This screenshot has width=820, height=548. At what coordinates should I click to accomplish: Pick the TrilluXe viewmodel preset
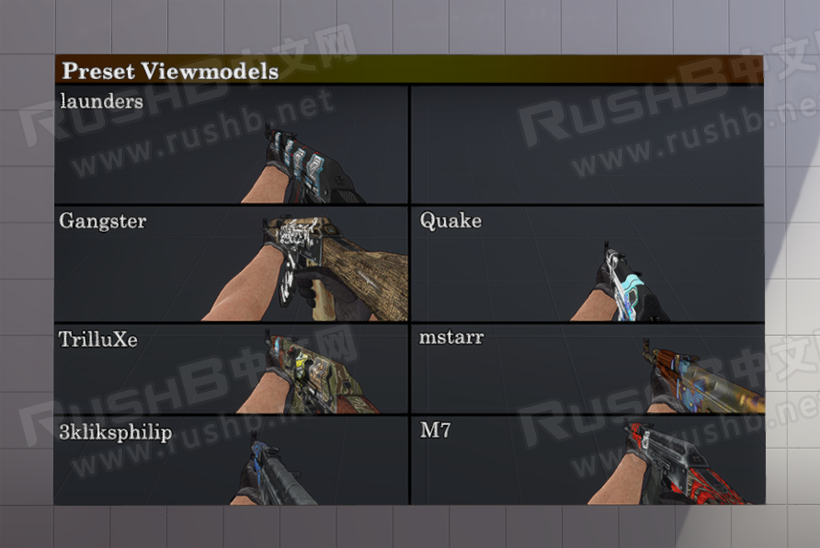[231, 369]
